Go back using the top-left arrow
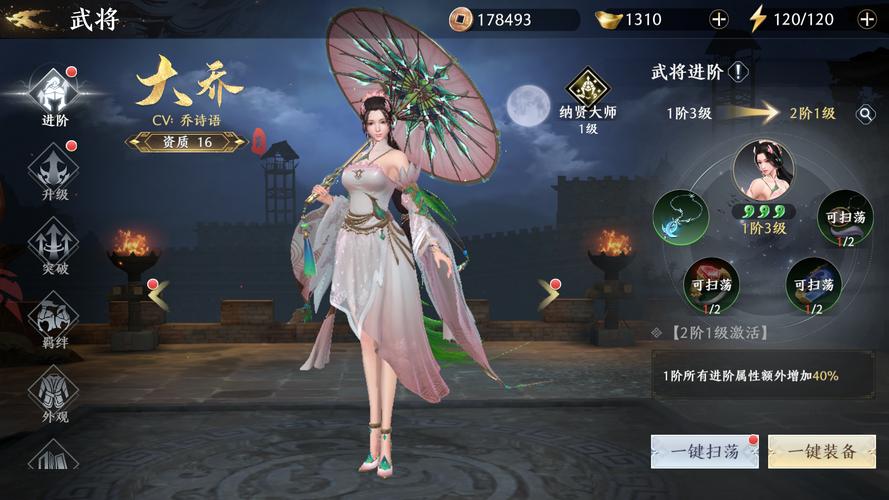The width and height of the screenshot is (889, 500). pos(28,19)
